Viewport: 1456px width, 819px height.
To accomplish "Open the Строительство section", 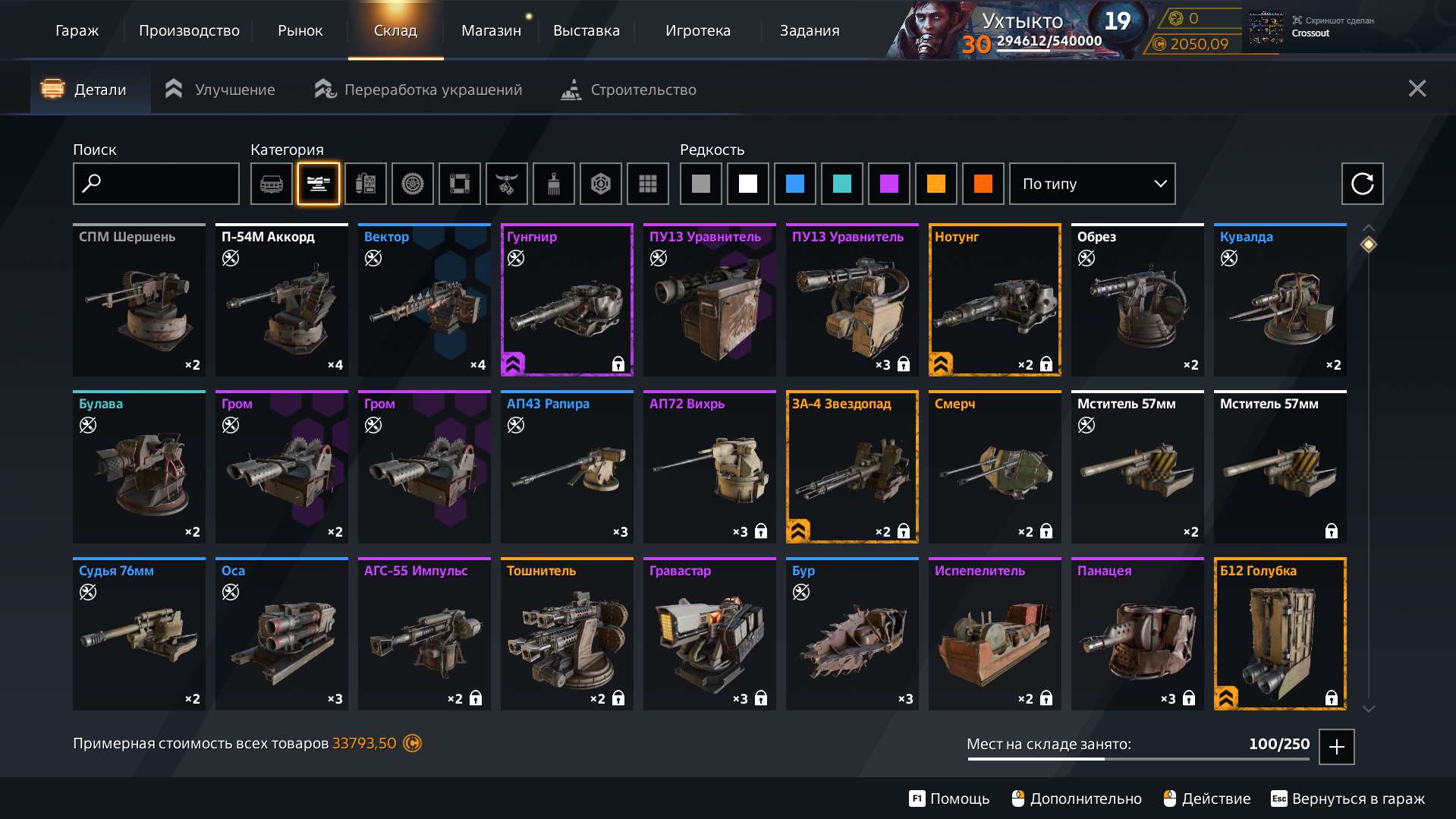I will pos(628,90).
